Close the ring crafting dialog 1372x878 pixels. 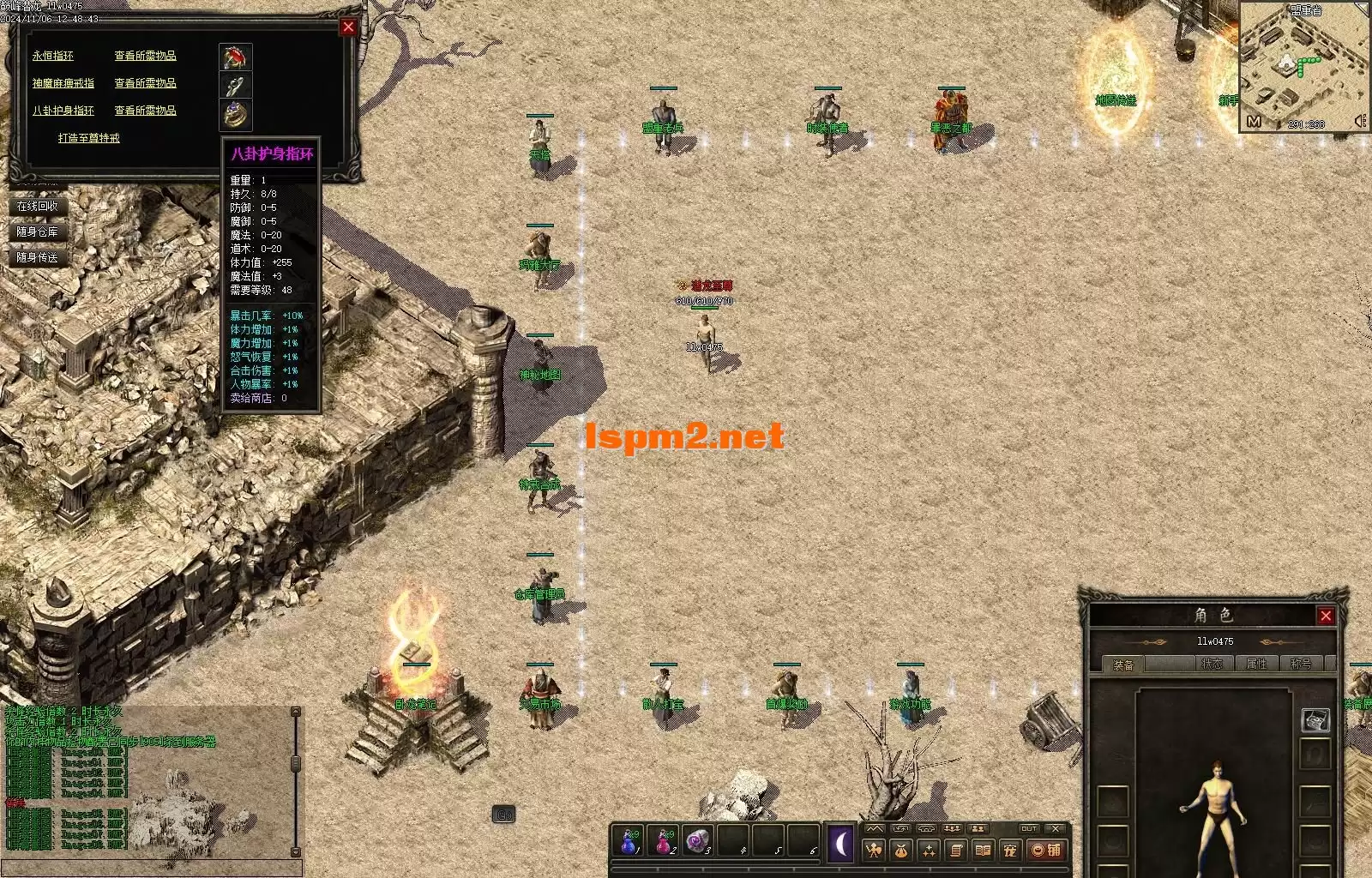[x=348, y=27]
